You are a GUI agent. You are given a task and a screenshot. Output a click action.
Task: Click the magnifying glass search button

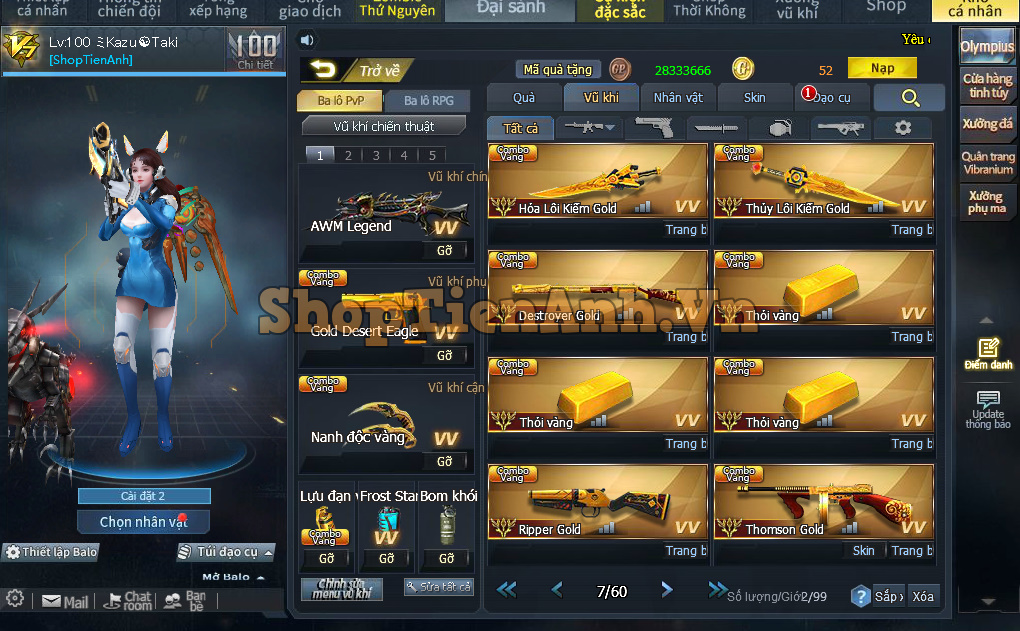tap(909, 97)
